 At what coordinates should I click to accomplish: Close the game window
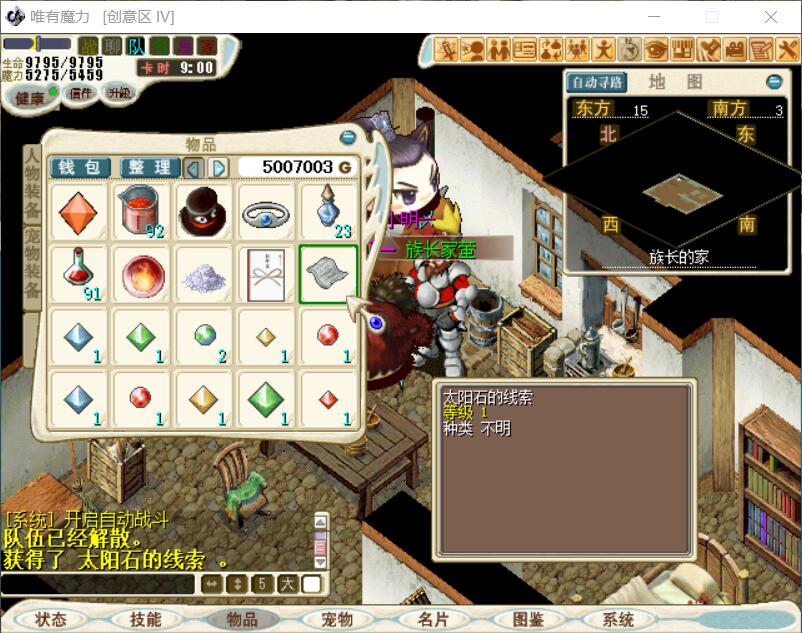point(771,17)
